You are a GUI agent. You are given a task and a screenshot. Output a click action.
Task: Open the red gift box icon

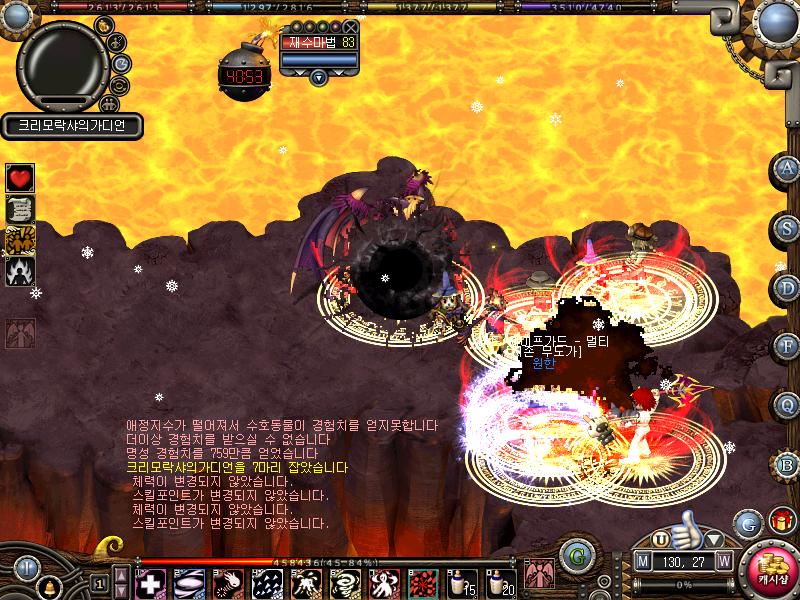tap(779, 520)
